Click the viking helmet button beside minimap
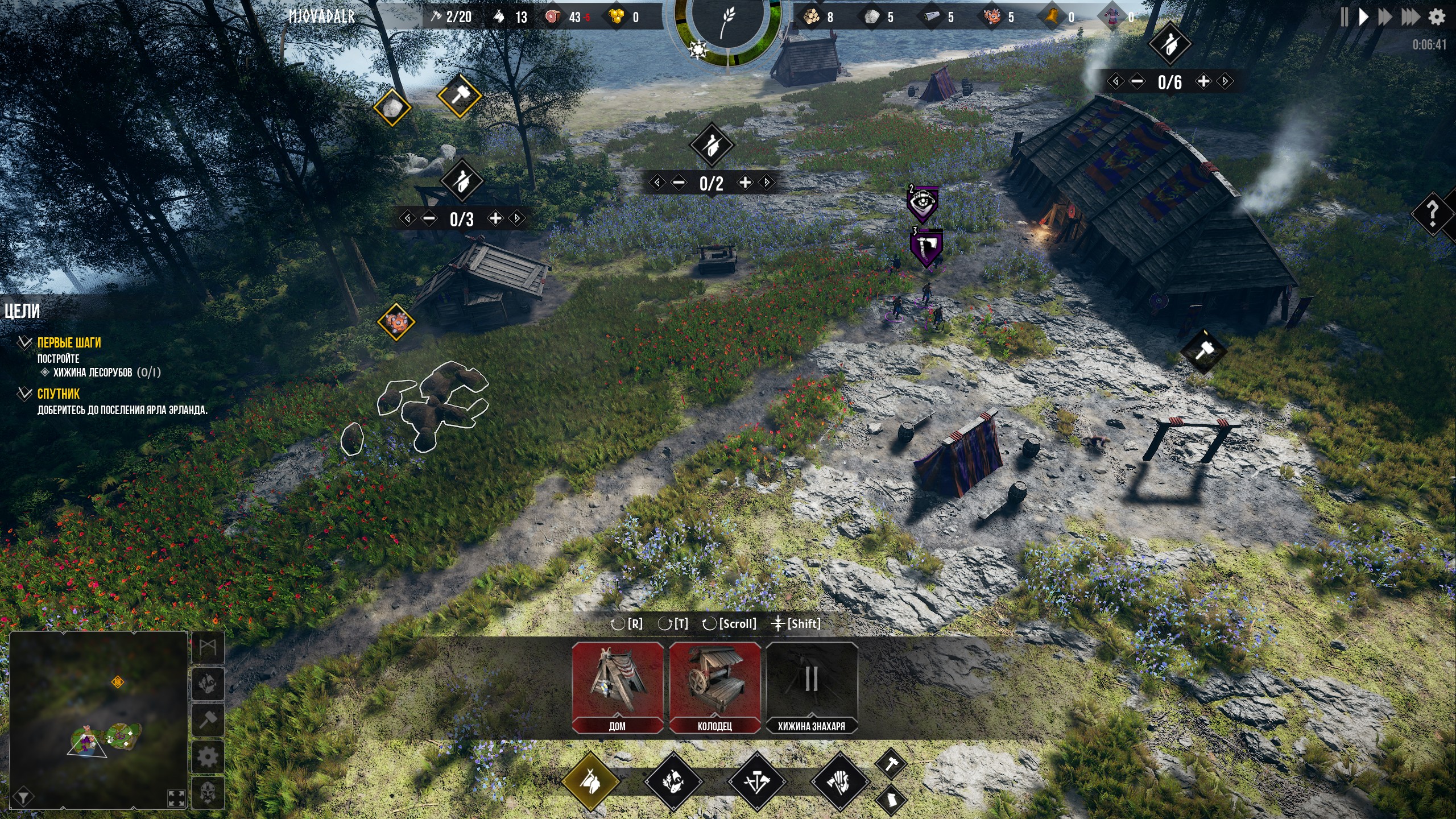 tap(208, 793)
